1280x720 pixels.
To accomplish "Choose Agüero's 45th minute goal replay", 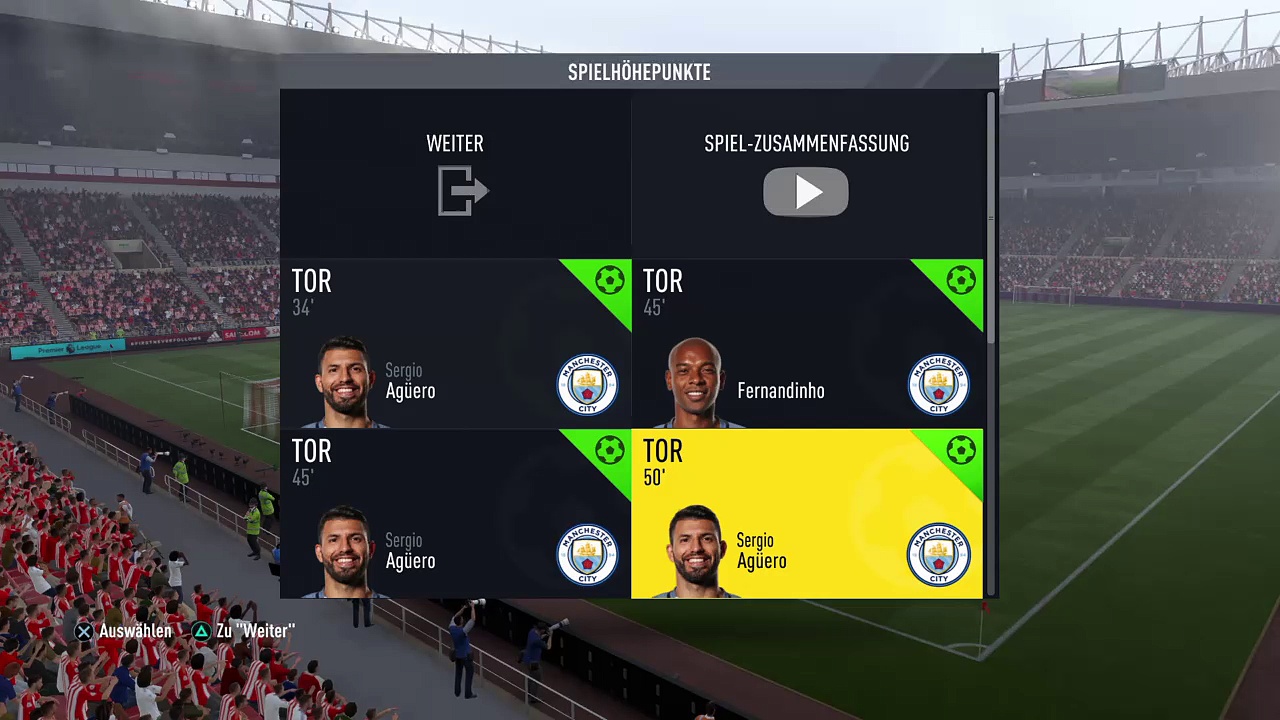I will [456, 514].
